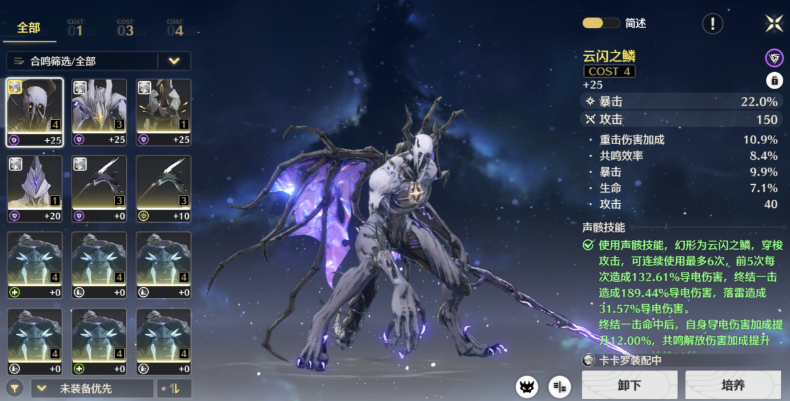
Task: Switch to the 全部 (All) tab
Action: (28, 28)
